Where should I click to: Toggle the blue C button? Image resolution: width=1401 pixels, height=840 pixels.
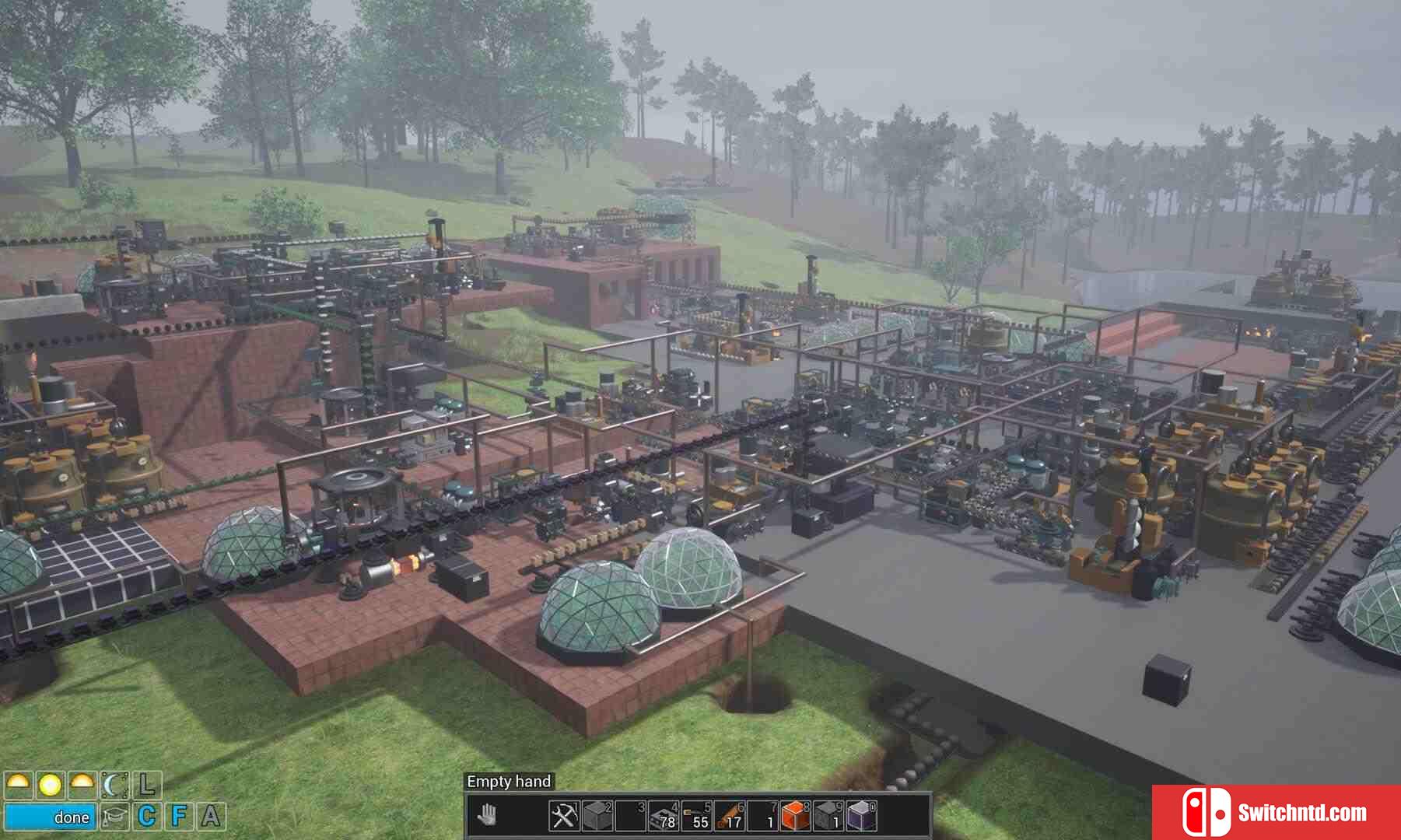coord(147,817)
